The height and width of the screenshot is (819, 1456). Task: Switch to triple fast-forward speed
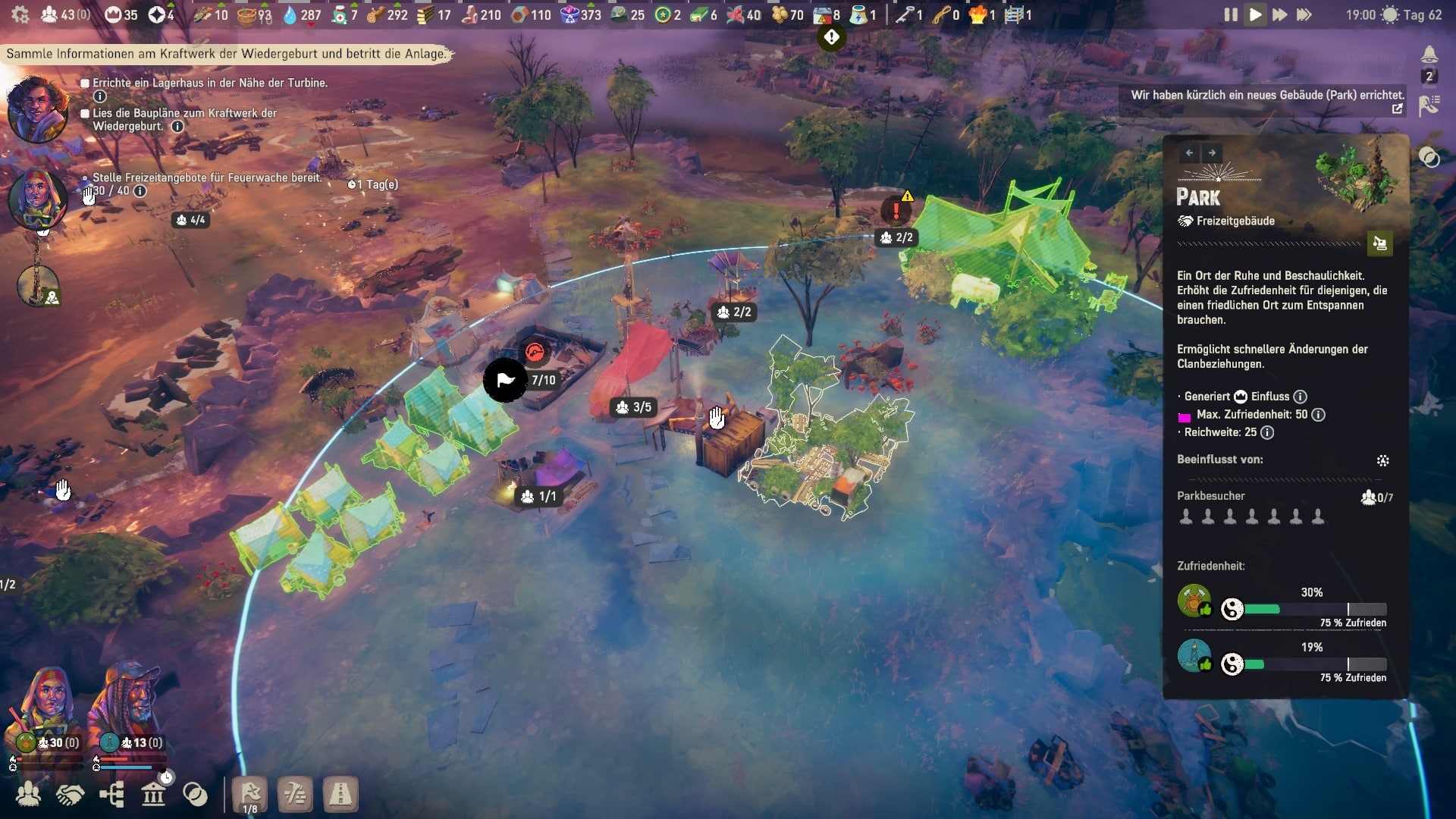click(x=1304, y=14)
